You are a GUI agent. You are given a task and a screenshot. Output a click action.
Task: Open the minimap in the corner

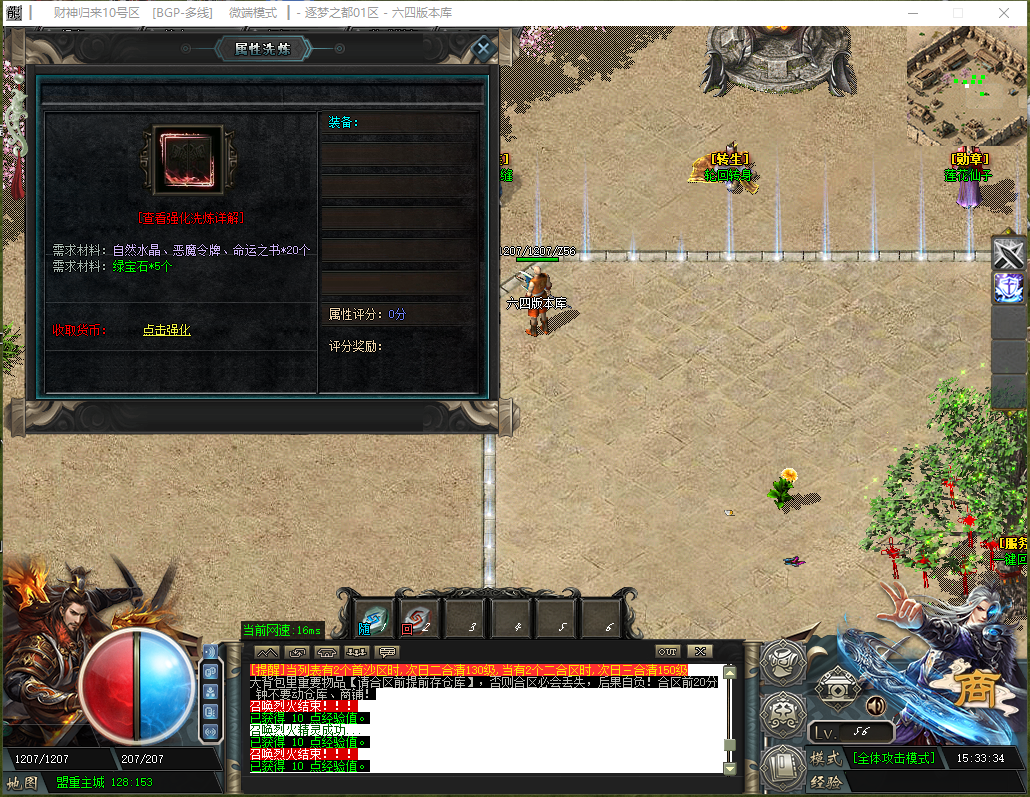coord(966,85)
